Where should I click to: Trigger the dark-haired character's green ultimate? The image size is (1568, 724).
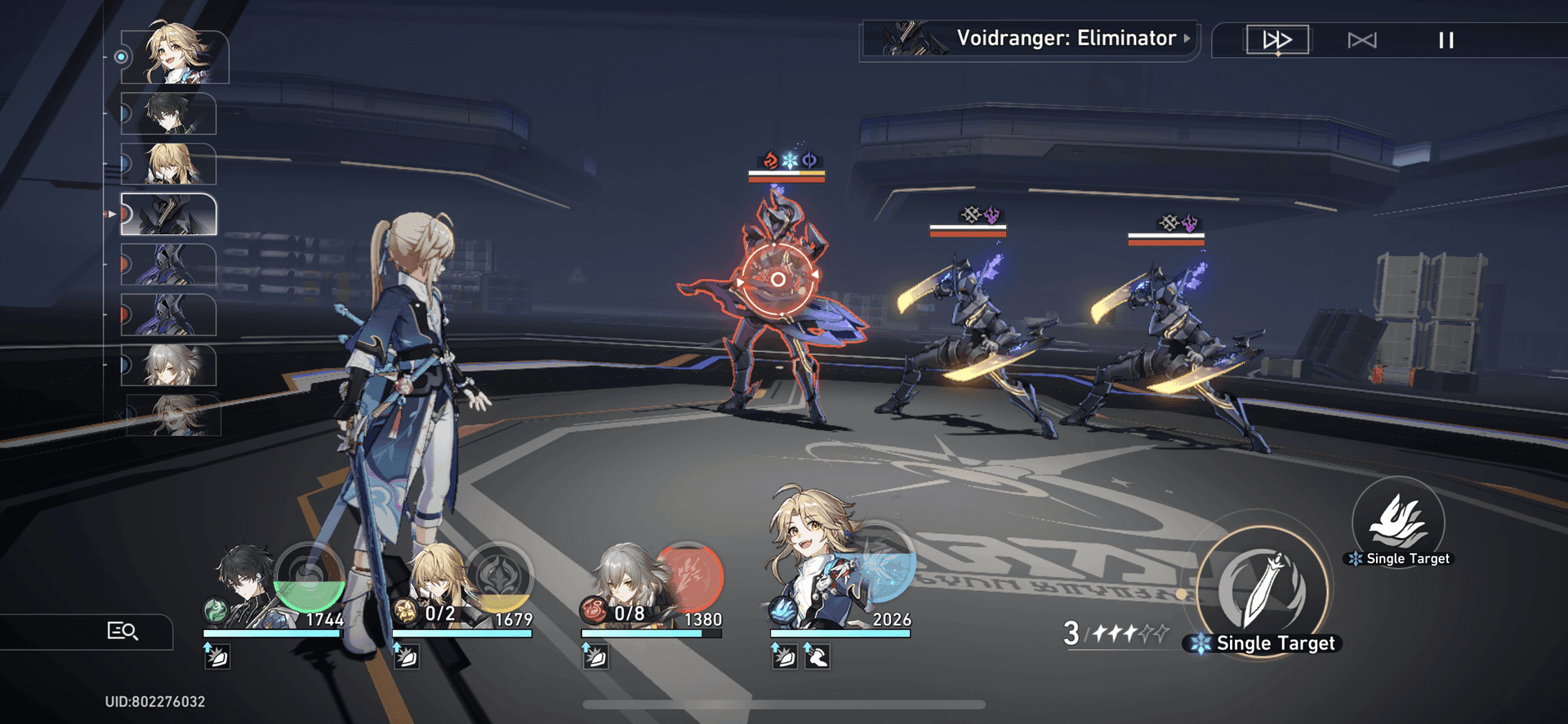[309, 577]
